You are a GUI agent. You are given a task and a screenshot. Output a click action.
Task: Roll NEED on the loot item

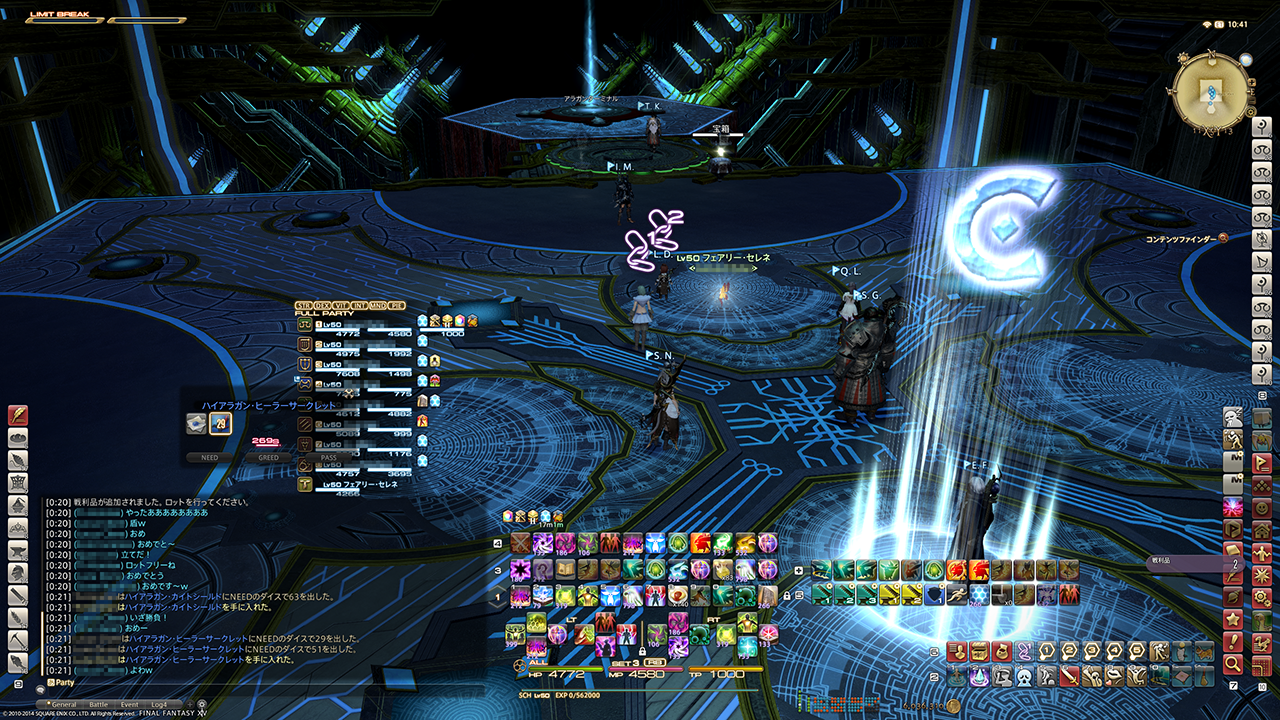click(x=210, y=458)
